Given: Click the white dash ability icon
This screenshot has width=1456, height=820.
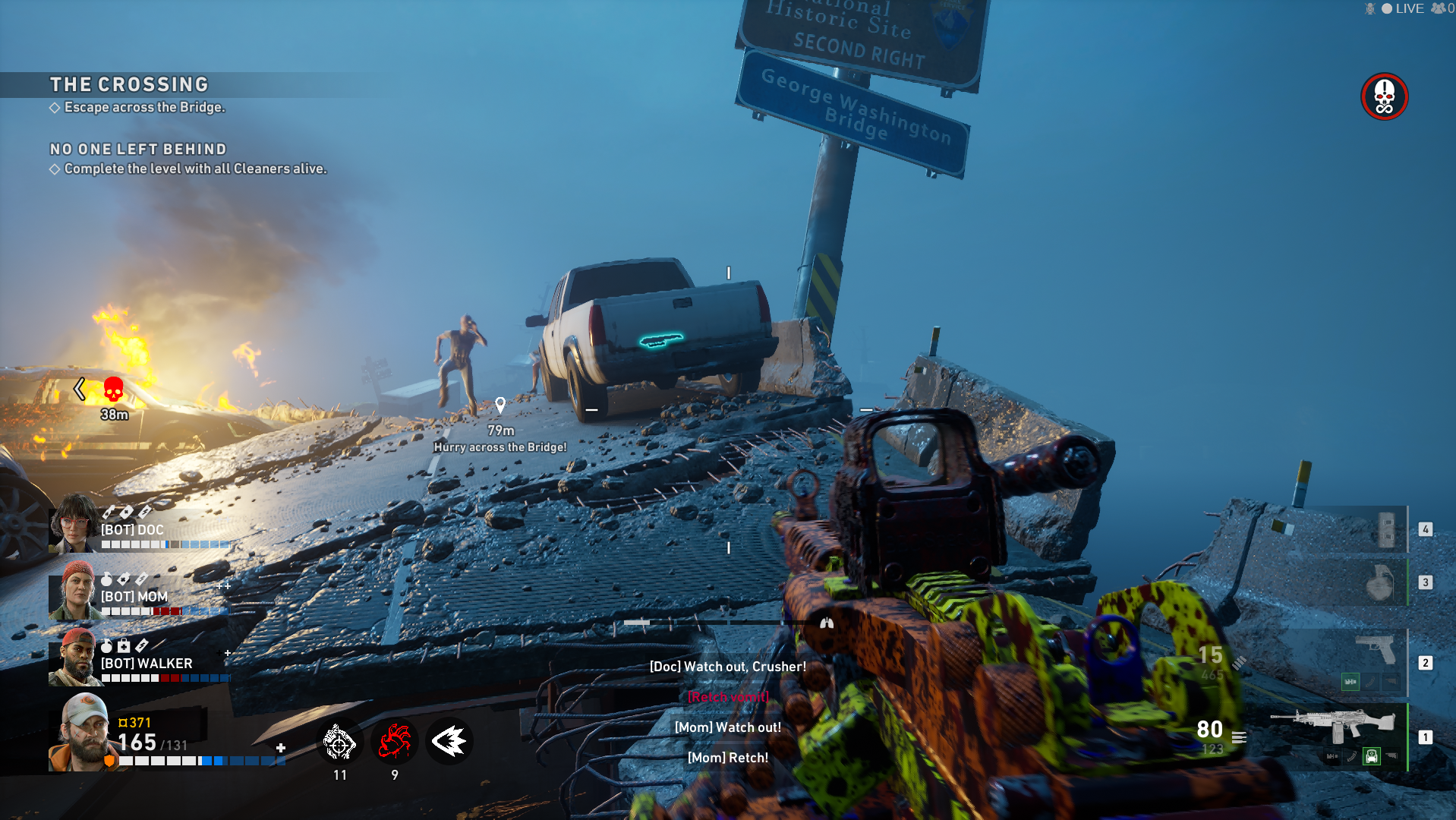Looking at the screenshot, I should tap(449, 742).
